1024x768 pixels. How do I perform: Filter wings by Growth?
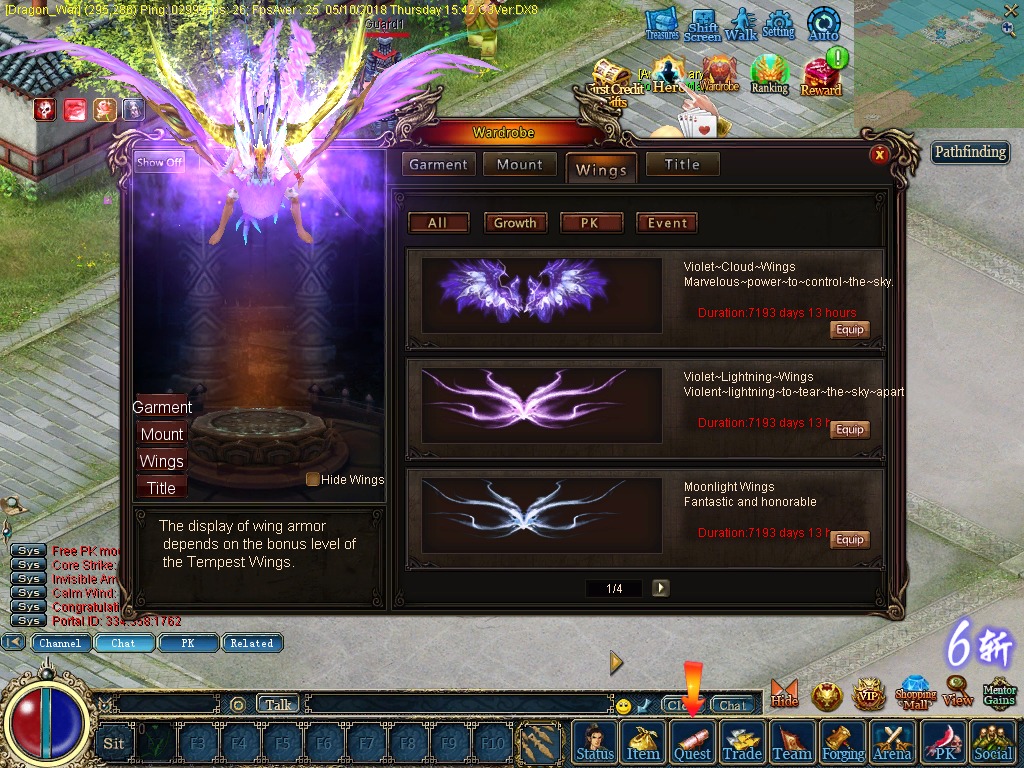pos(515,223)
